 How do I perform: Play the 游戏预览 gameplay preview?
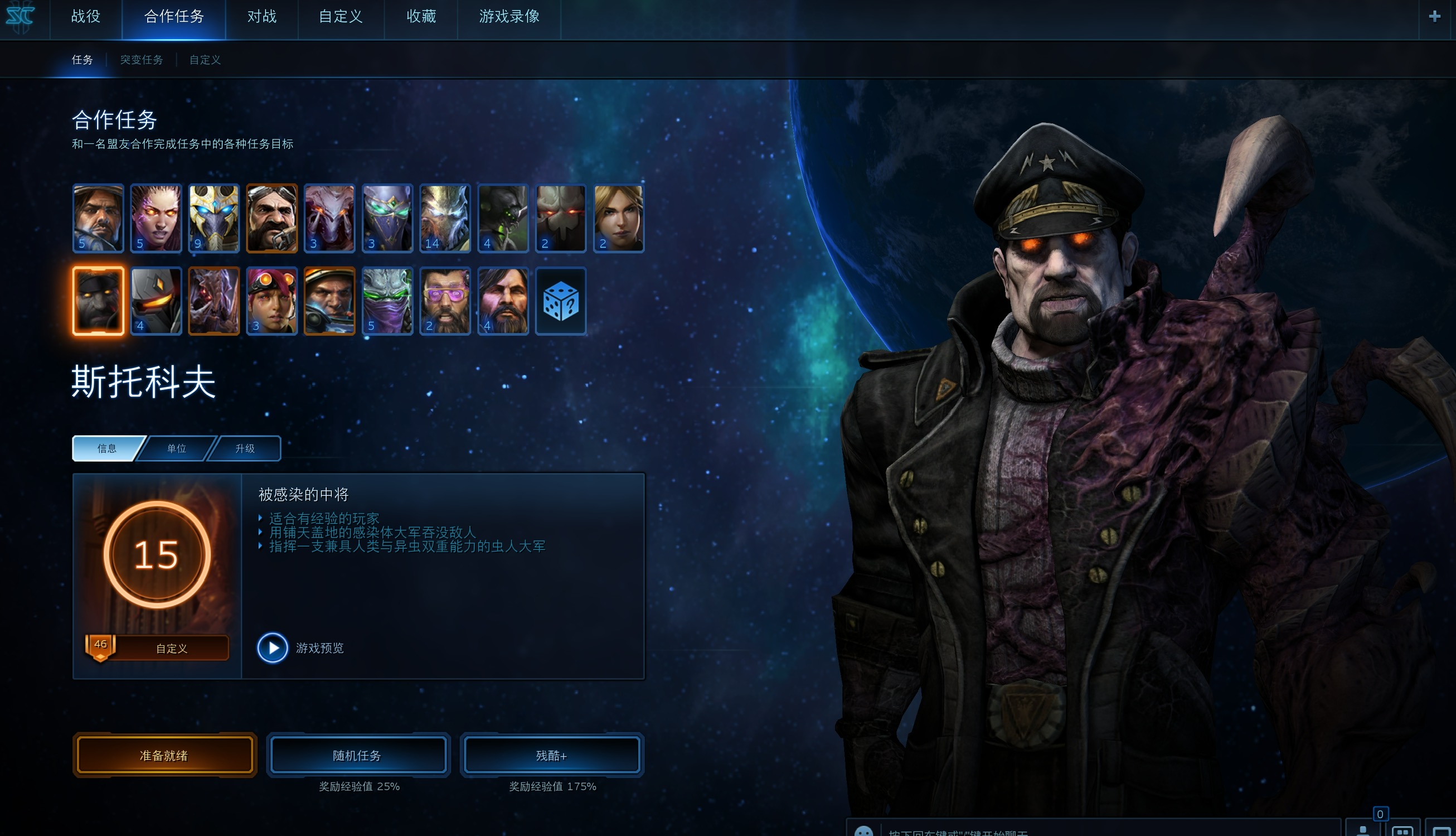tap(273, 647)
